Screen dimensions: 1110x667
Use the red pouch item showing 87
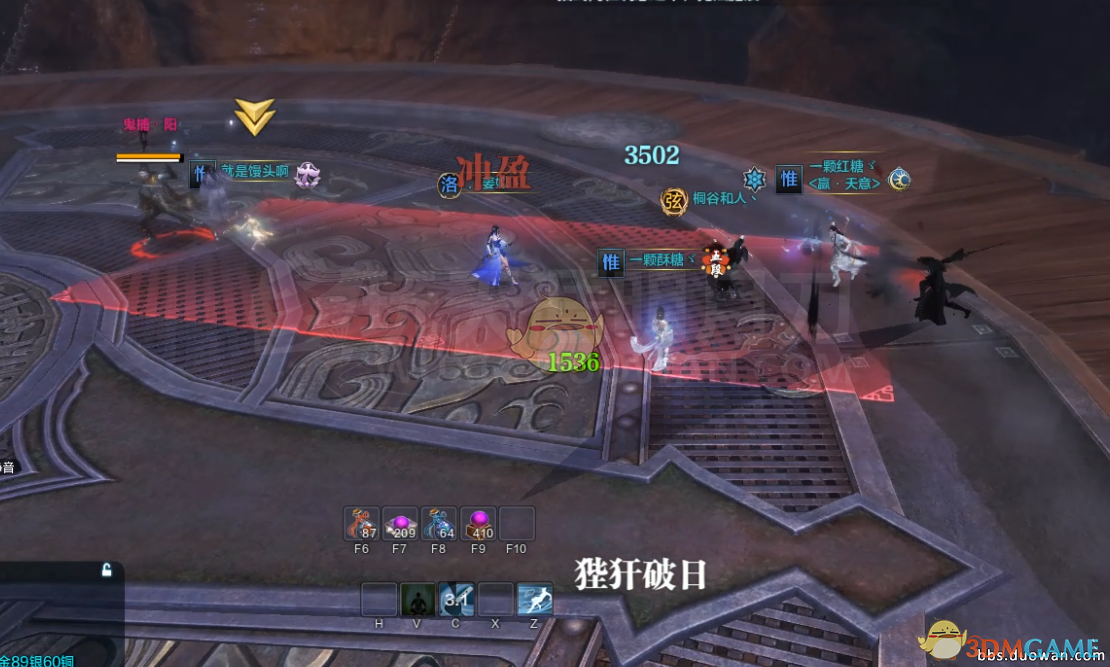pyautogui.click(x=361, y=523)
